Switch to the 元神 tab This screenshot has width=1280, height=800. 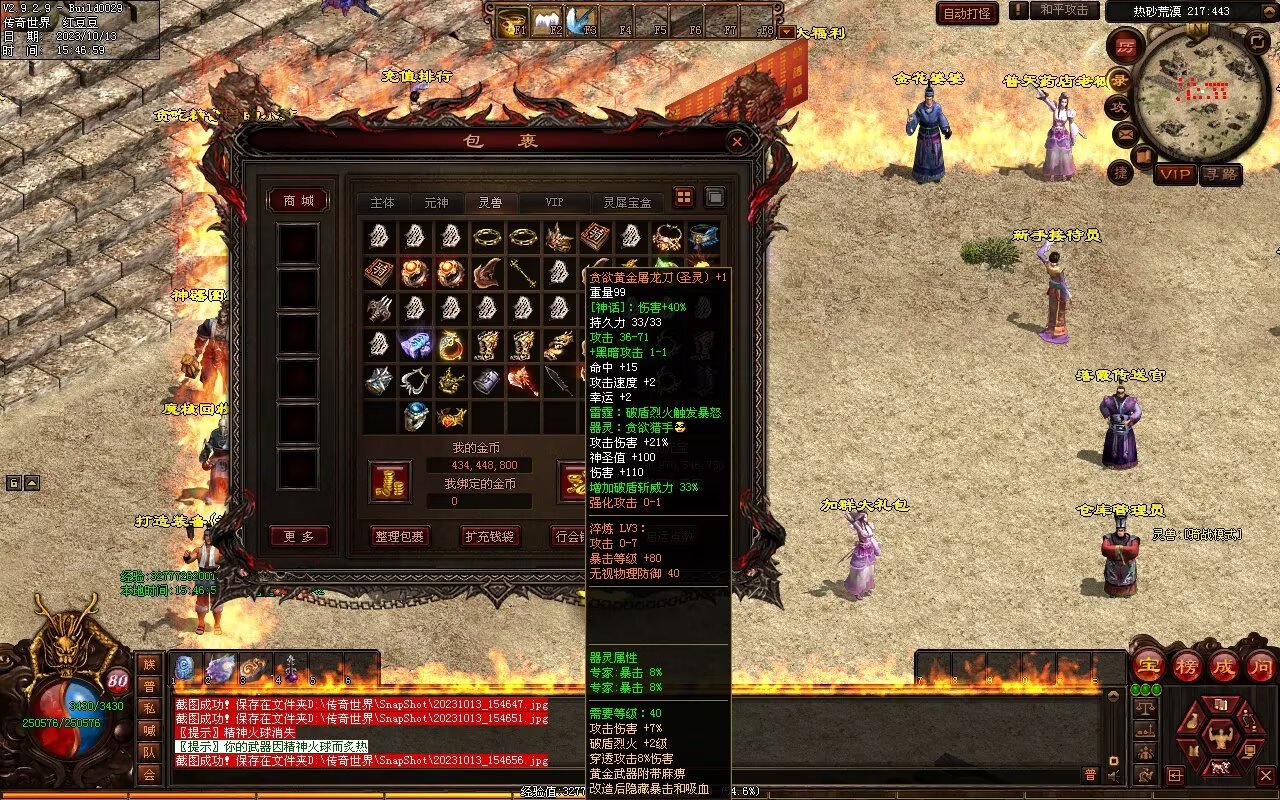coord(436,203)
